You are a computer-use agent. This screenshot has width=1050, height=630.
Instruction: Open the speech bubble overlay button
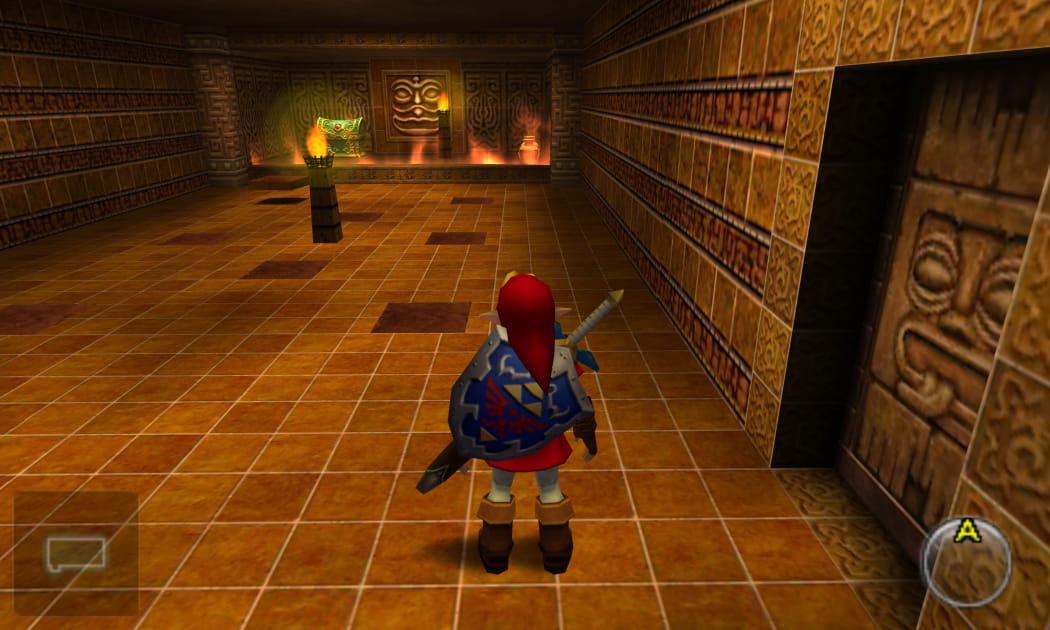pos(75,553)
